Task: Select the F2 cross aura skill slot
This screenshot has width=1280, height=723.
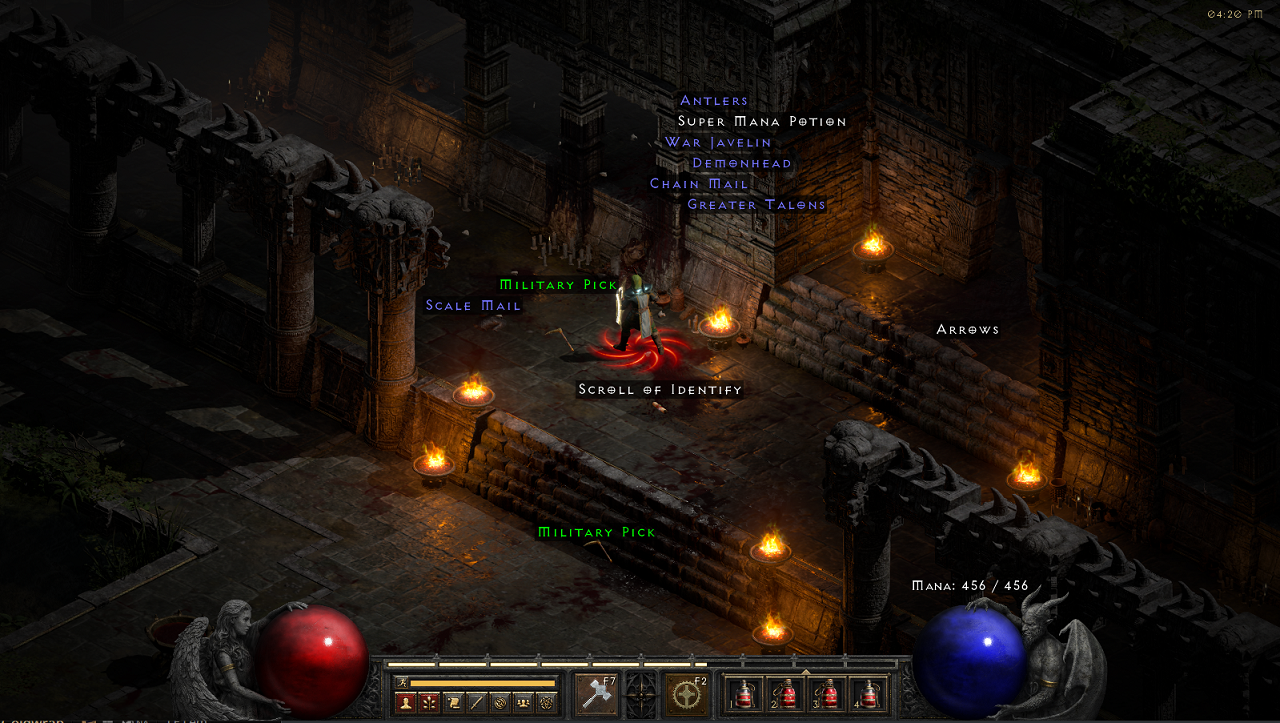Action: pyautogui.click(x=687, y=694)
